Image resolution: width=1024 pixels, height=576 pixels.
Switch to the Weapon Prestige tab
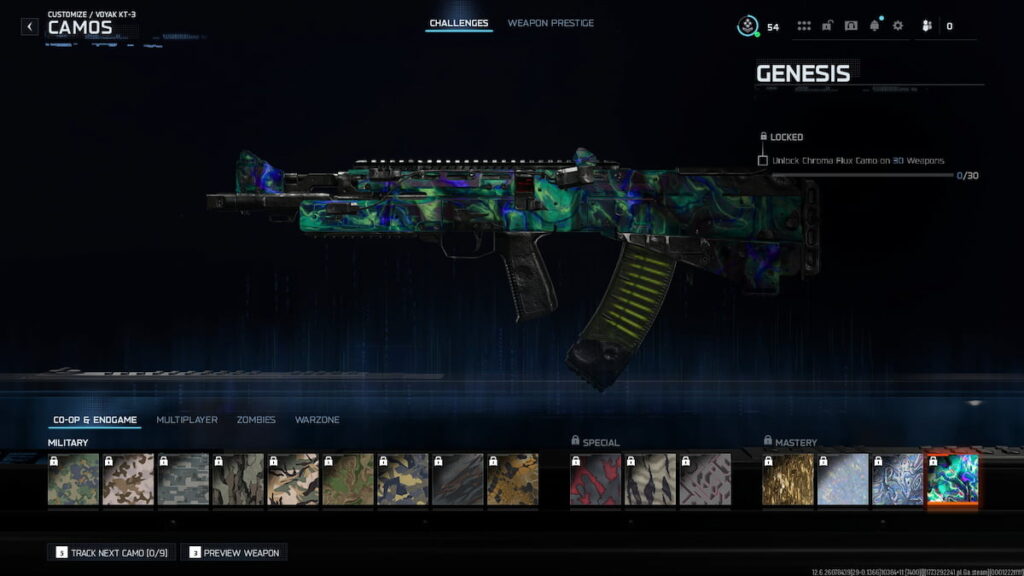pyautogui.click(x=550, y=23)
